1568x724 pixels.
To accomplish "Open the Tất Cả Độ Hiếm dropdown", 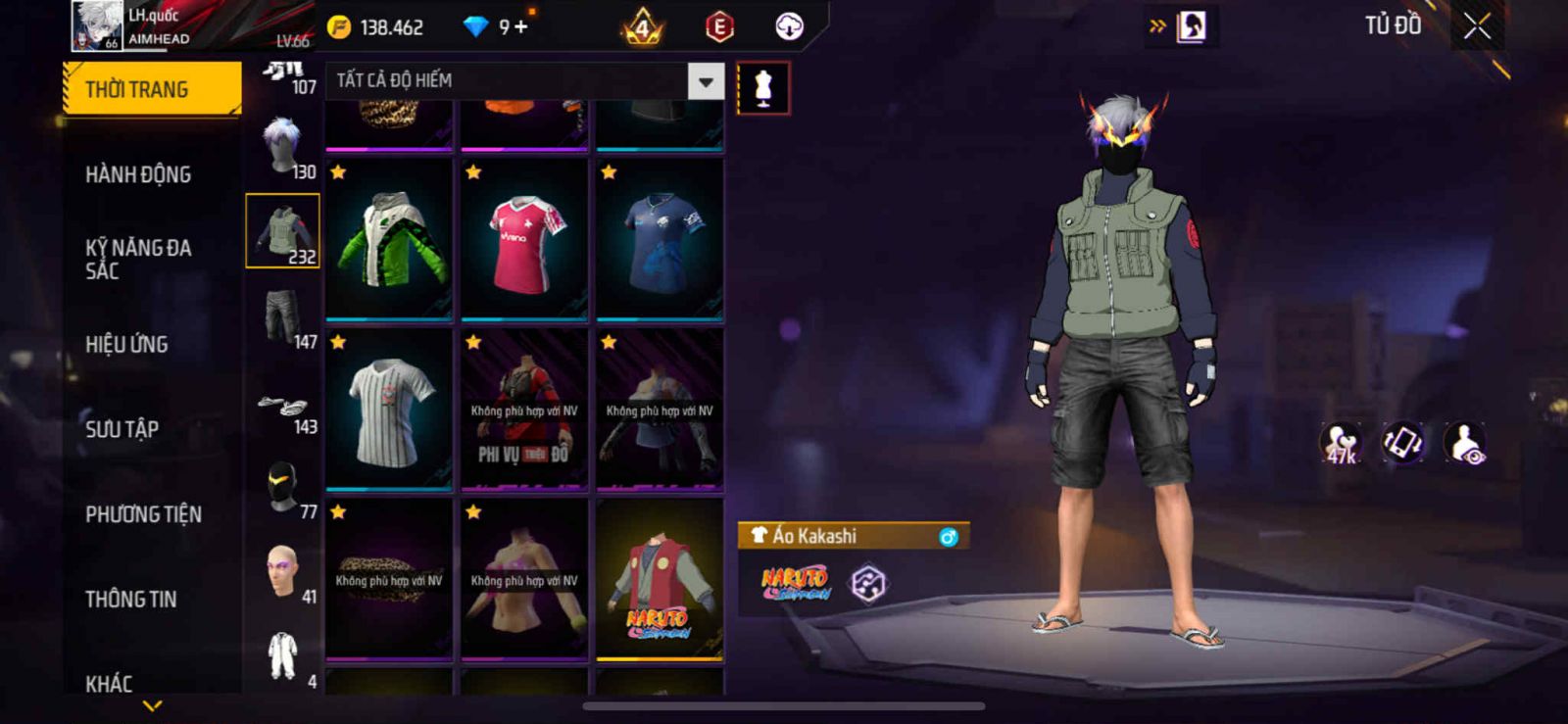I will tap(706, 81).
